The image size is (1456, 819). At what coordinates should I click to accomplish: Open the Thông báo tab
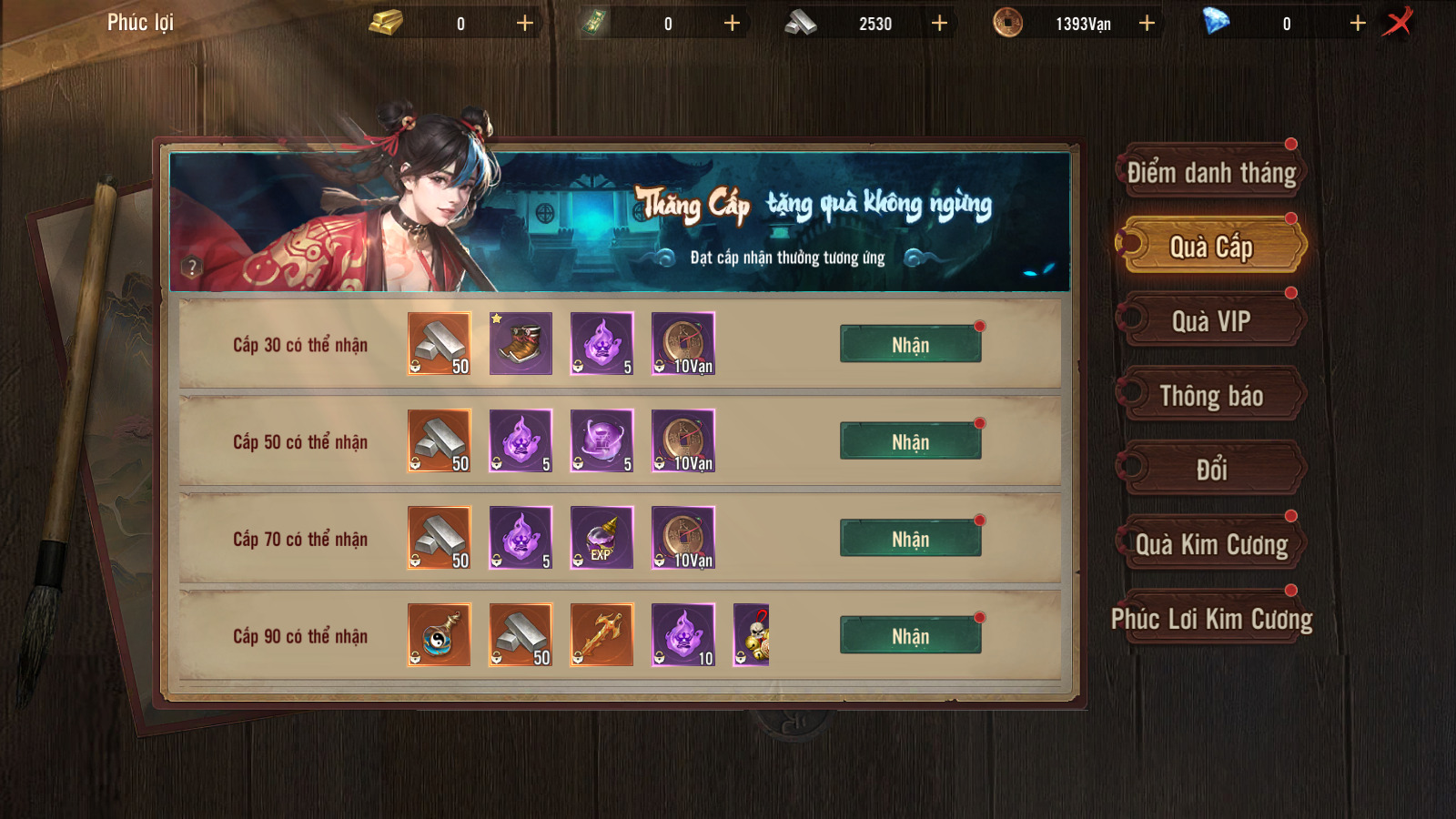tap(1211, 396)
